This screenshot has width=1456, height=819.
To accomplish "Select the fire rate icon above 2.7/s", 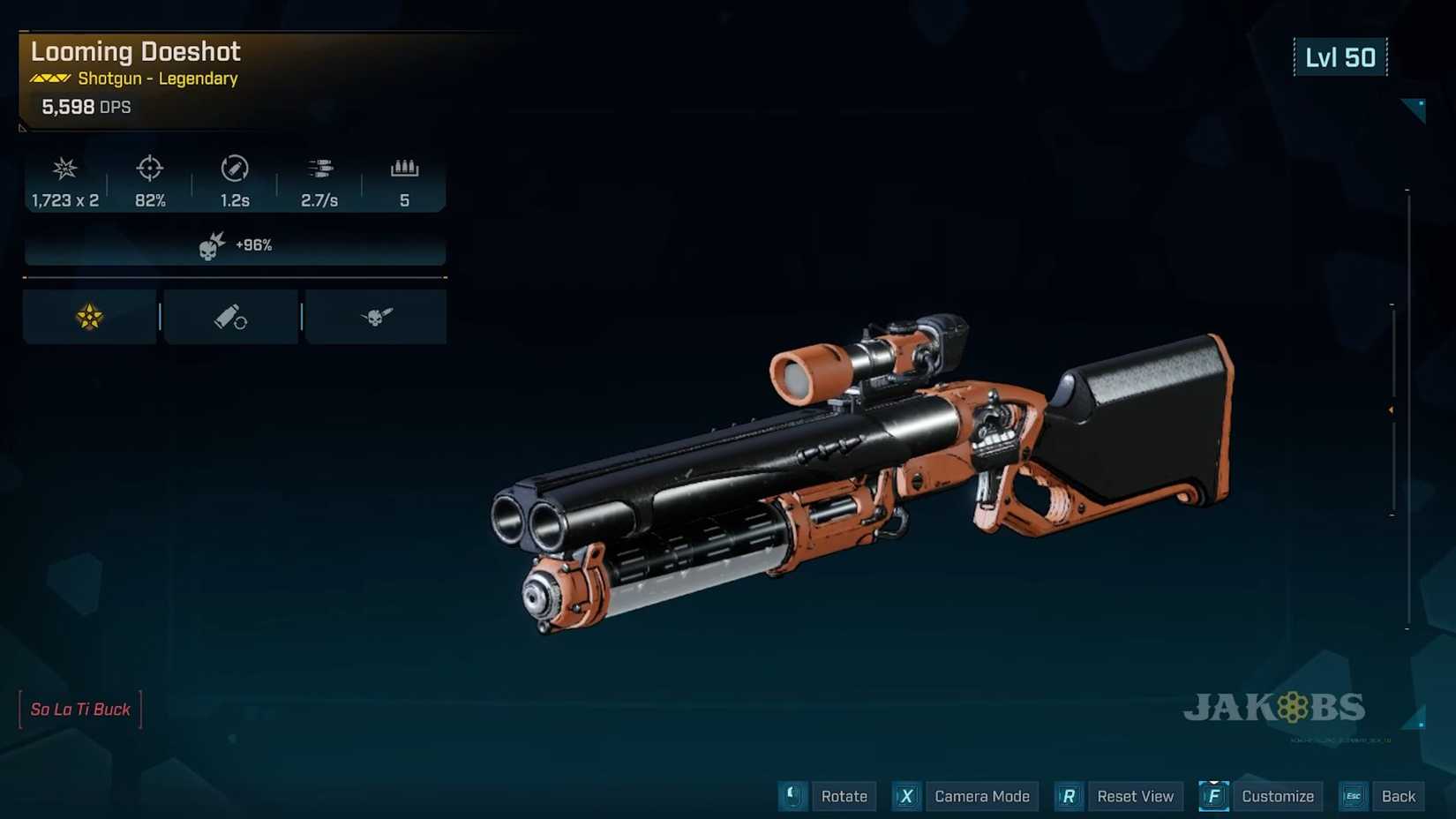I will click(x=319, y=169).
